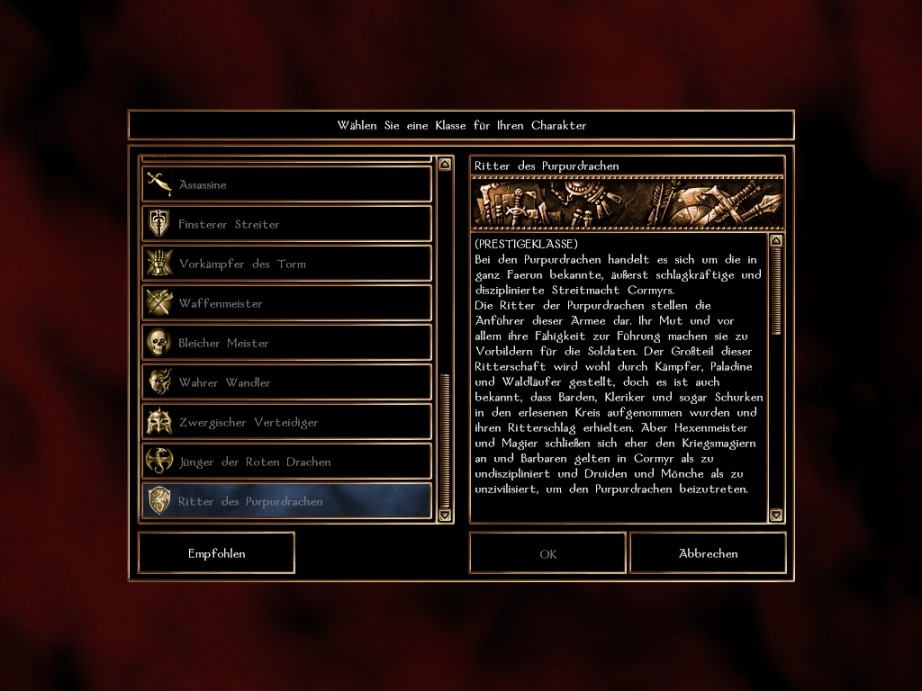Choose the Bleicher Meister class
The width and height of the screenshot is (922, 691).
click(286, 343)
